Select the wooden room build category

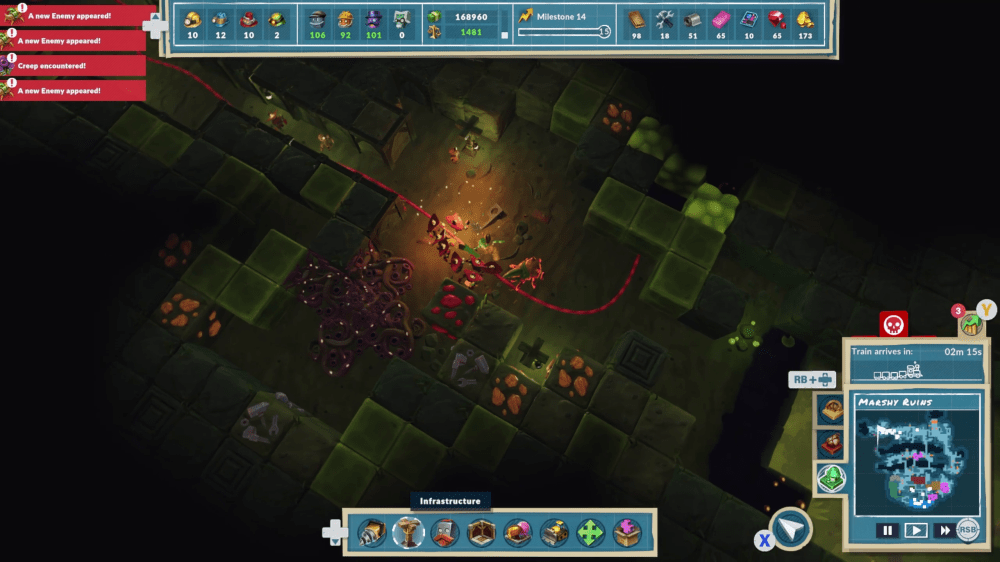point(481,533)
